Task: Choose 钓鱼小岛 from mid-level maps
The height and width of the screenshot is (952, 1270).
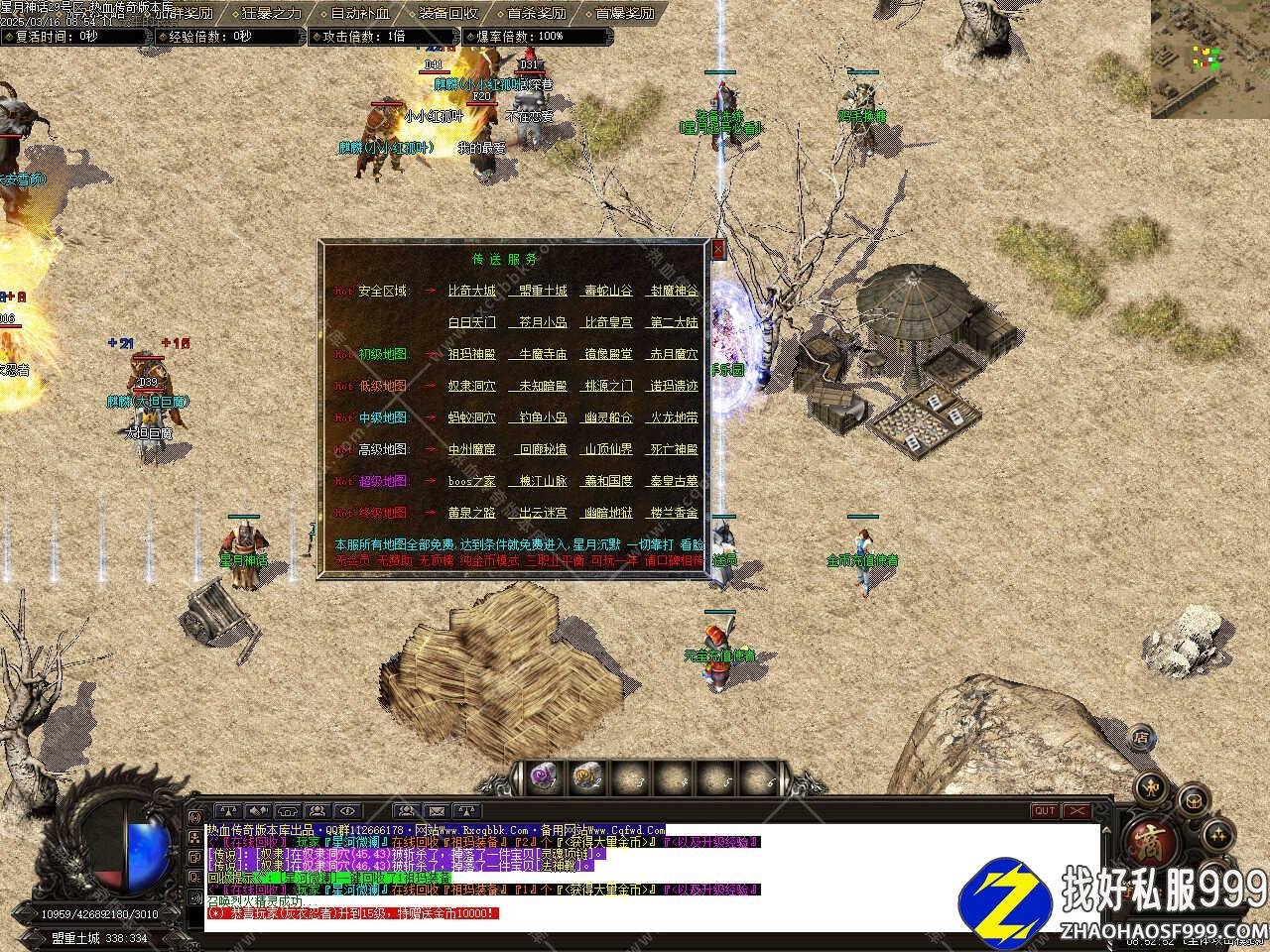Action: point(543,417)
